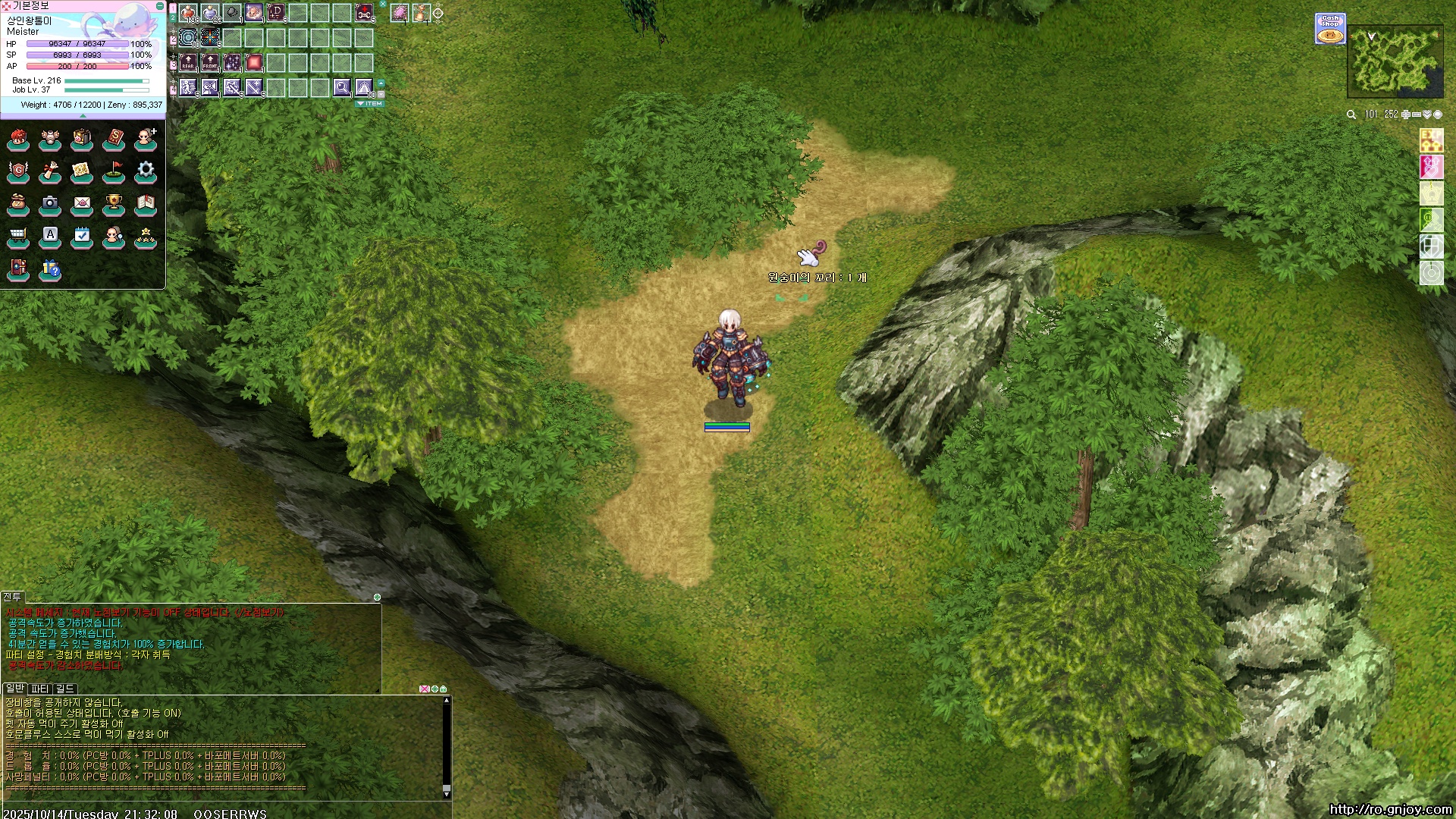Open the camera screenshot menu icon
The image size is (1456, 819).
pyautogui.click(x=50, y=202)
